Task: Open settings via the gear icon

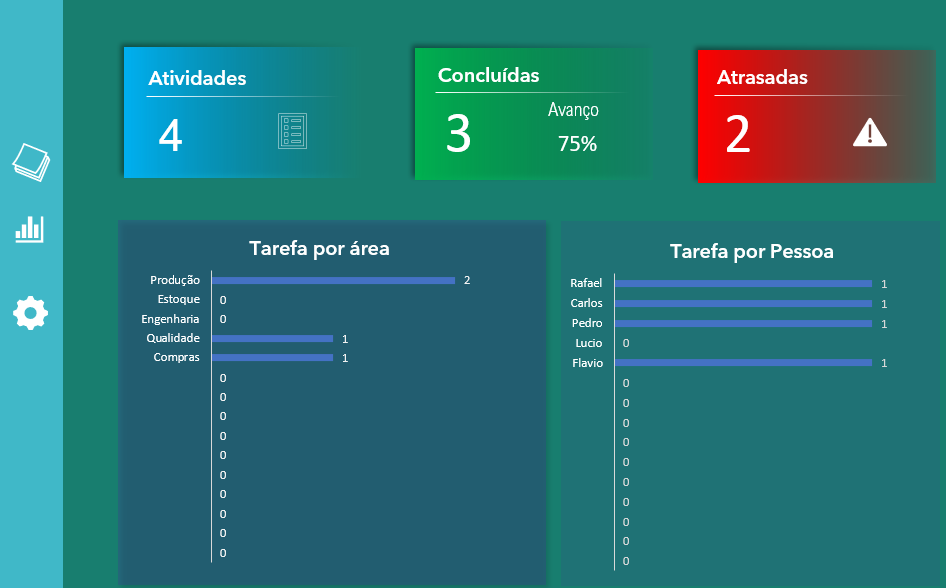Action: pyautogui.click(x=30, y=313)
